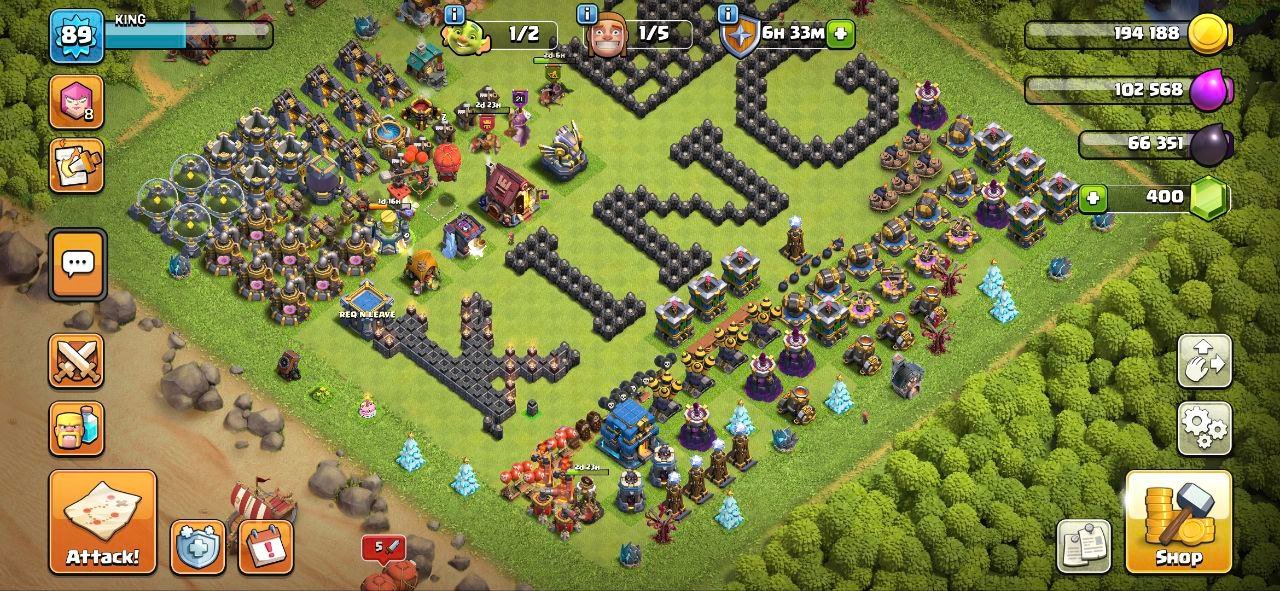The width and height of the screenshot is (1280, 591).
Task: Open the chat speech bubble panel
Action: (77, 265)
